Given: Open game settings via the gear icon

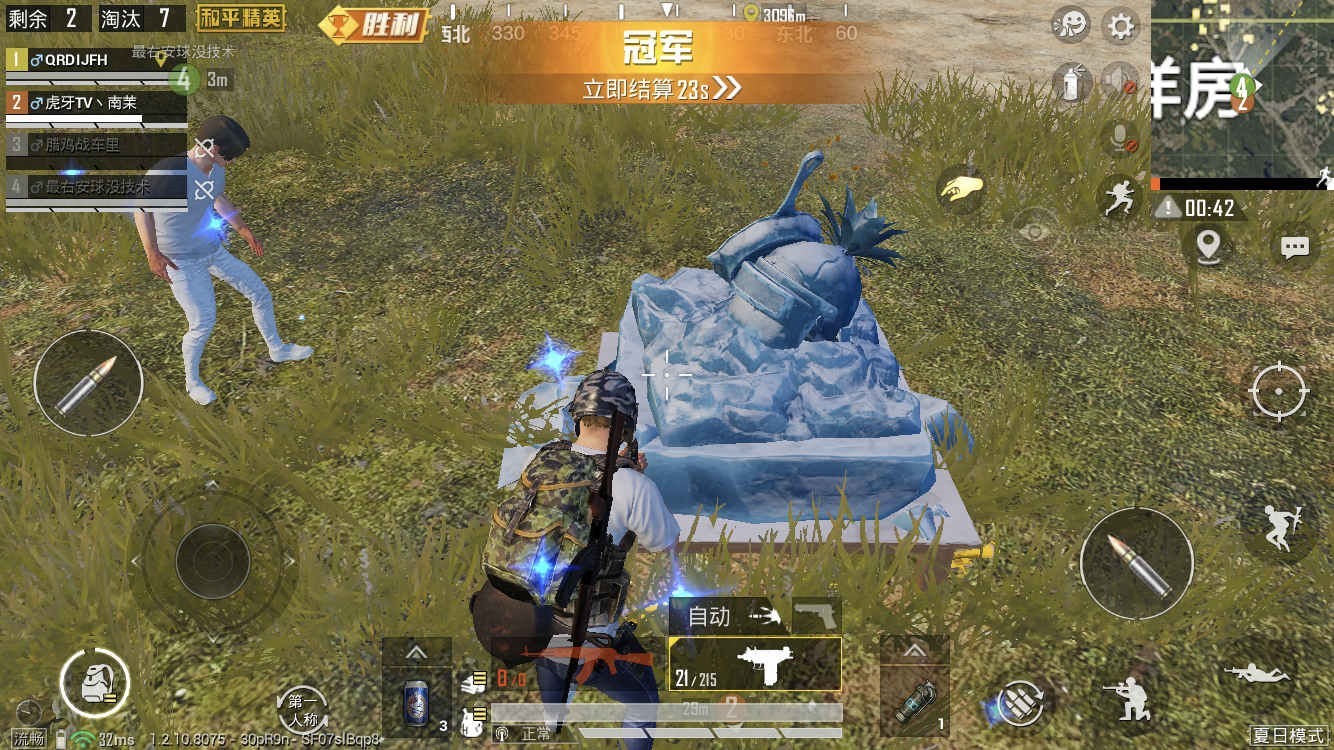Looking at the screenshot, I should (x=1120, y=25).
